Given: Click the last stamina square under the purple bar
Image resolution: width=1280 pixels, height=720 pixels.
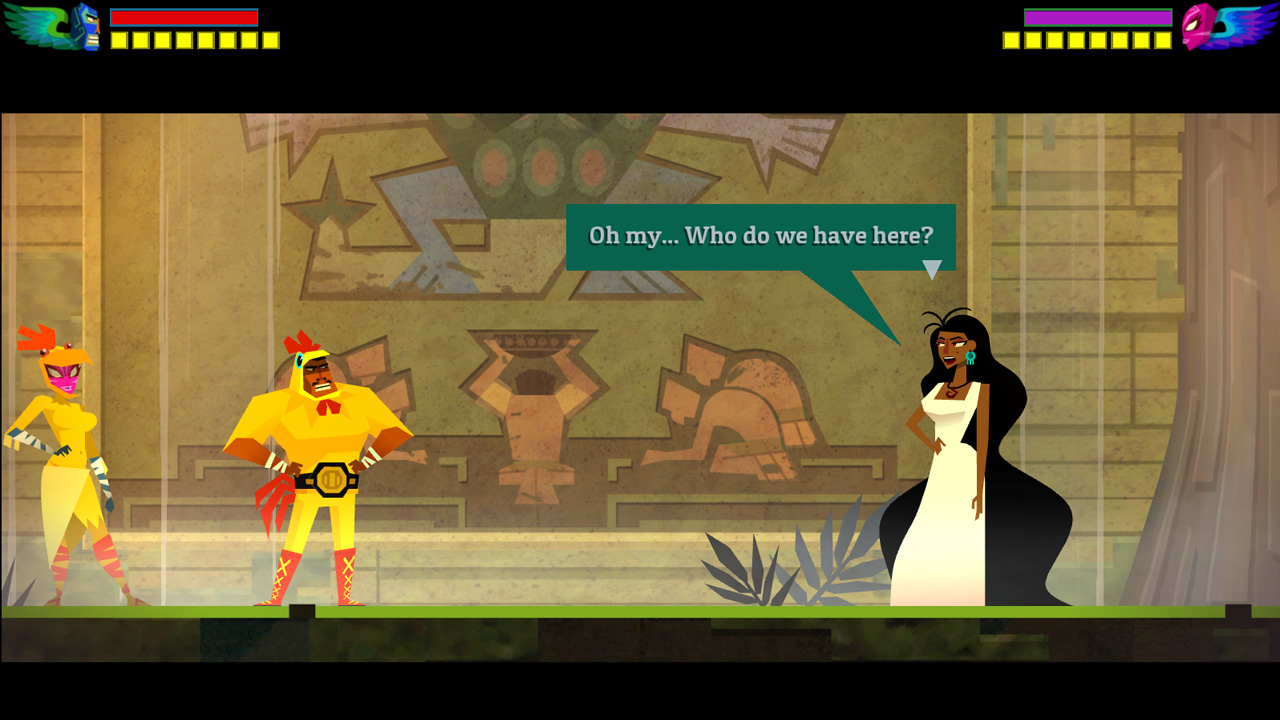Looking at the screenshot, I should click(1162, 40).
